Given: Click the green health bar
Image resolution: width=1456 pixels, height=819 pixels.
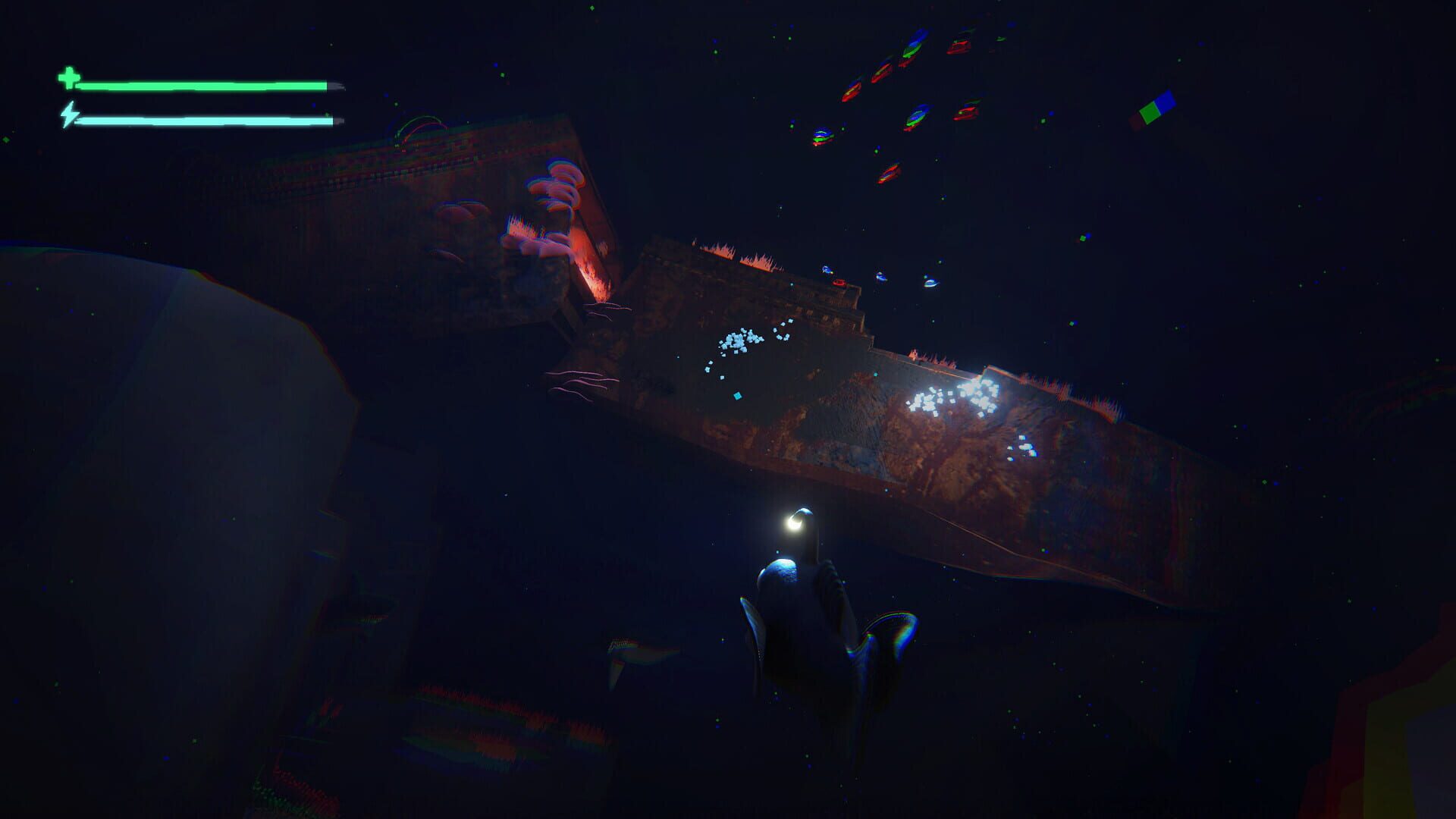Looking at the screenshot, I should [x=201, y=85].
